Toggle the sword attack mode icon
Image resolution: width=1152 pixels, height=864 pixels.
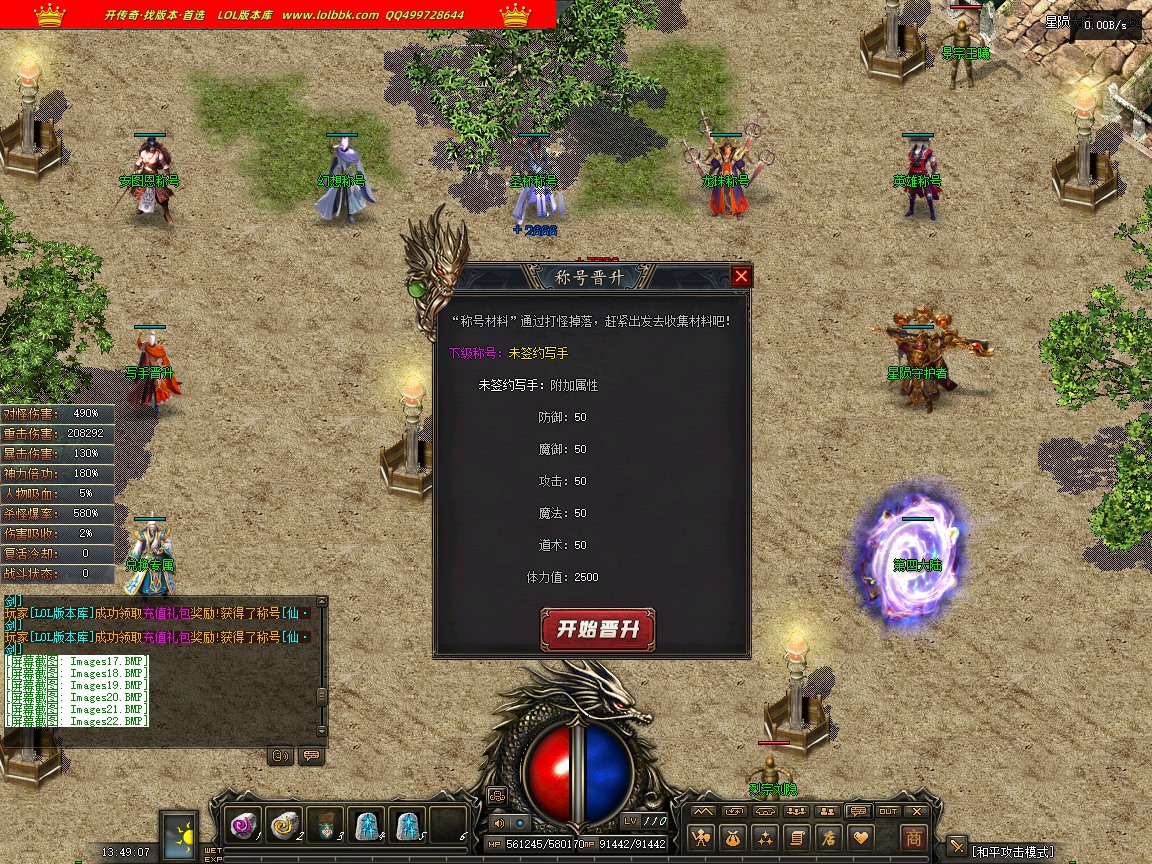click(x=957, y=848)
